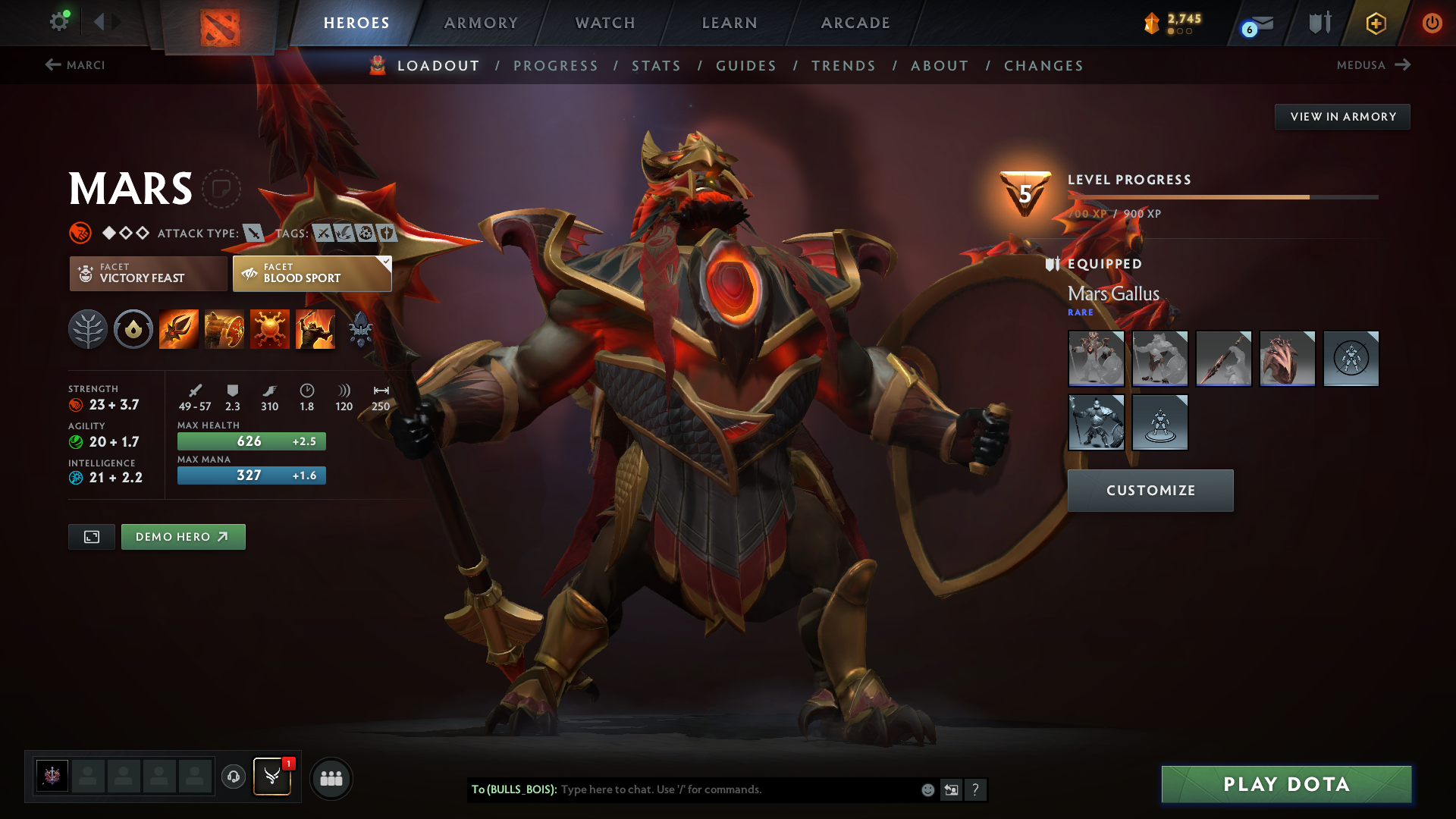Go to the Arcade tab
The image size is (1456, 819).
(x=855, y=23)
